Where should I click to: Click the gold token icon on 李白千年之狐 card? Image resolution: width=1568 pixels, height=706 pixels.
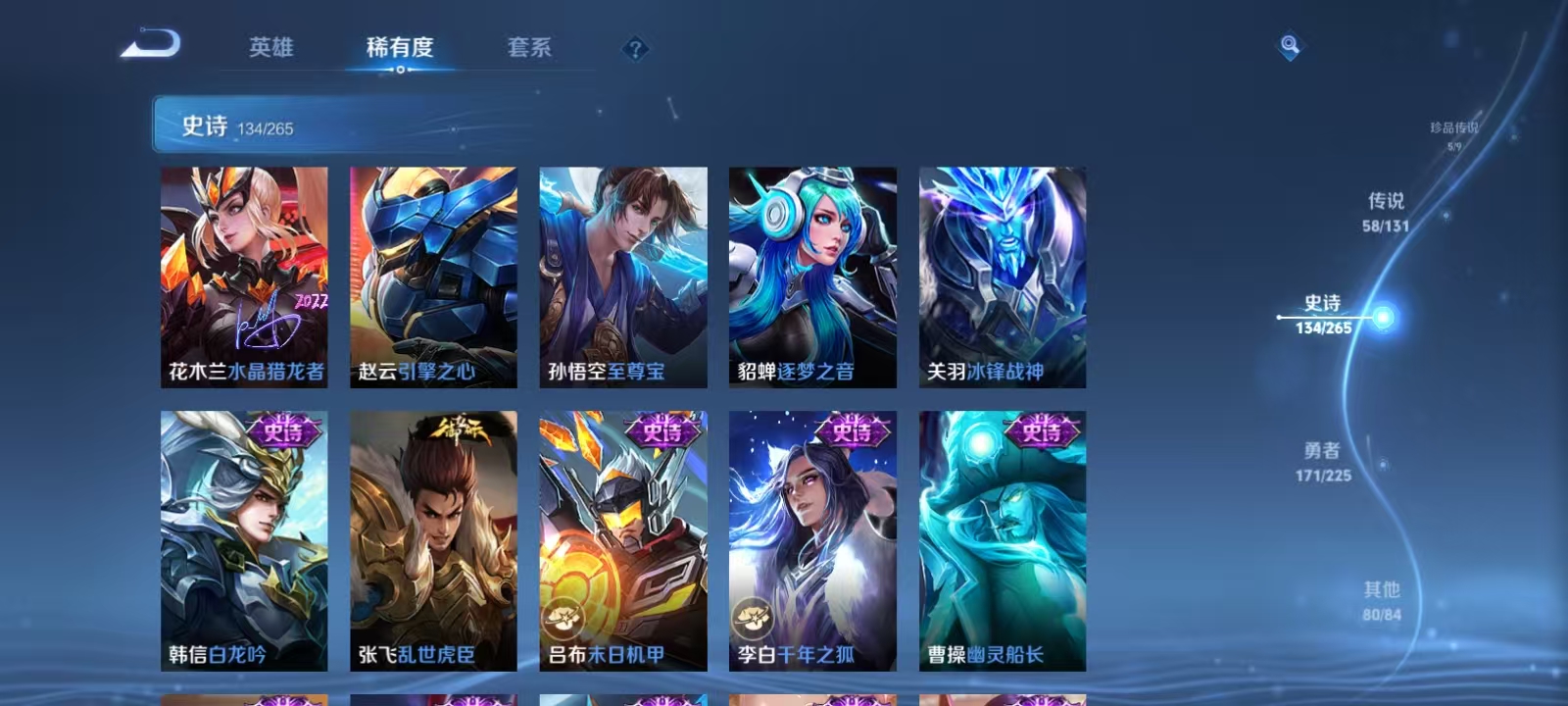click(755, 617)
